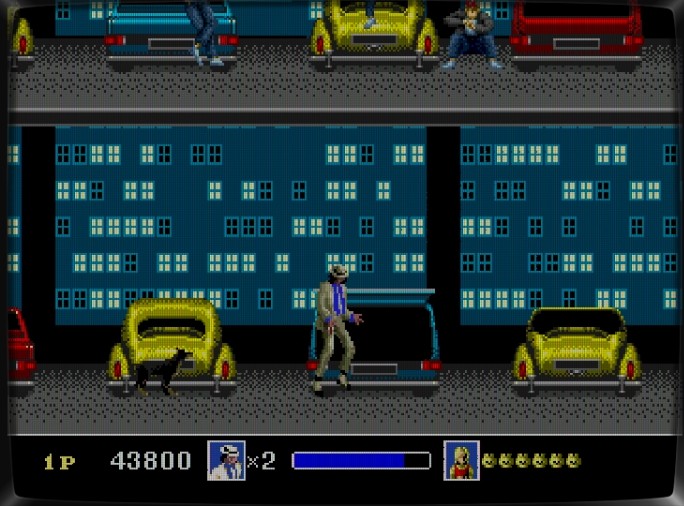Select the blonde child rescue portrait
The width and height of the screenshot is (684, 506).
(461, 460)
